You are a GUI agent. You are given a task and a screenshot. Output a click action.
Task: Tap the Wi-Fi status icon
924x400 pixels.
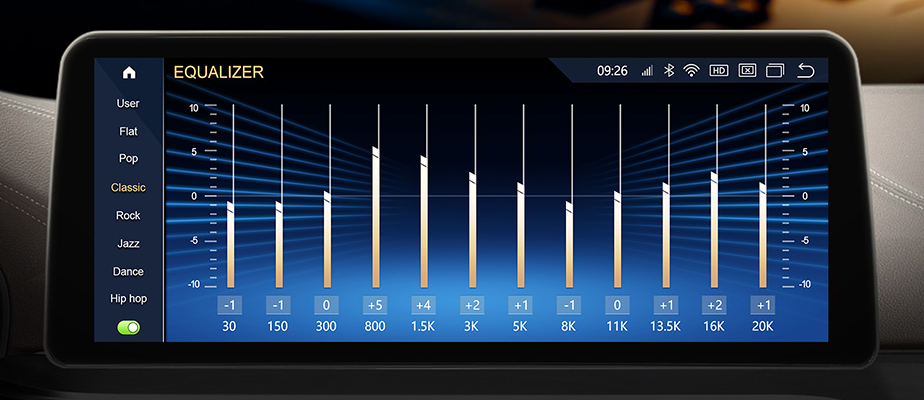coord(691,71)
